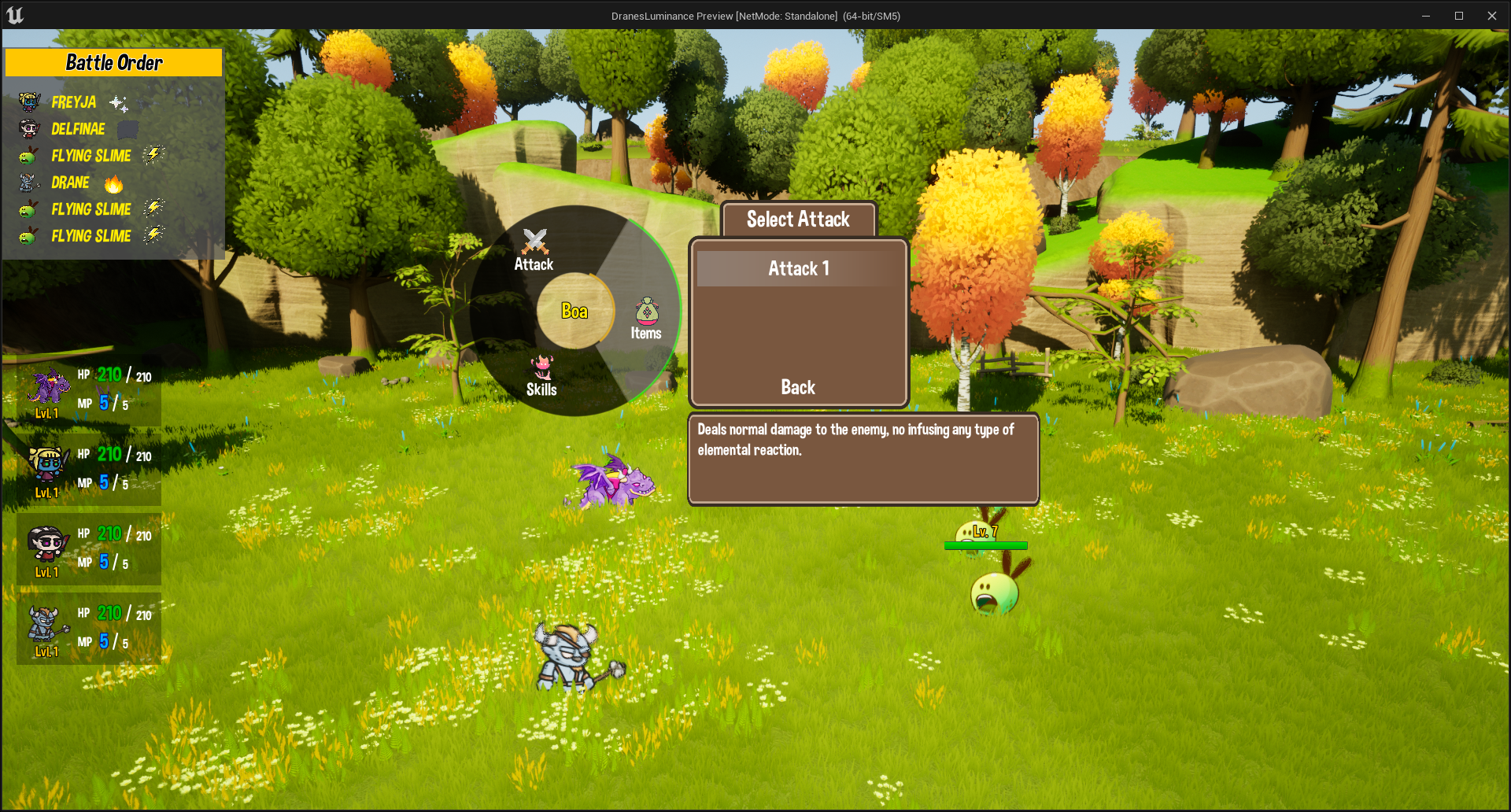Image resolution: width=1511 pixels, height=812 pixels.
Task: Go Back from Select Attack panel
Action: tap(798, 387)
